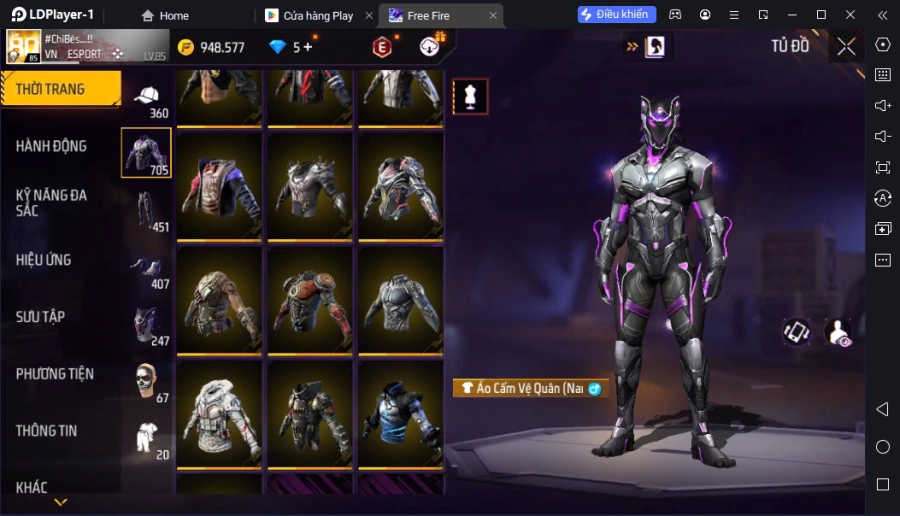The width and height of the screenshot is (900, 516).
Task: Open the red E badge icon
Action: (381, 47)
